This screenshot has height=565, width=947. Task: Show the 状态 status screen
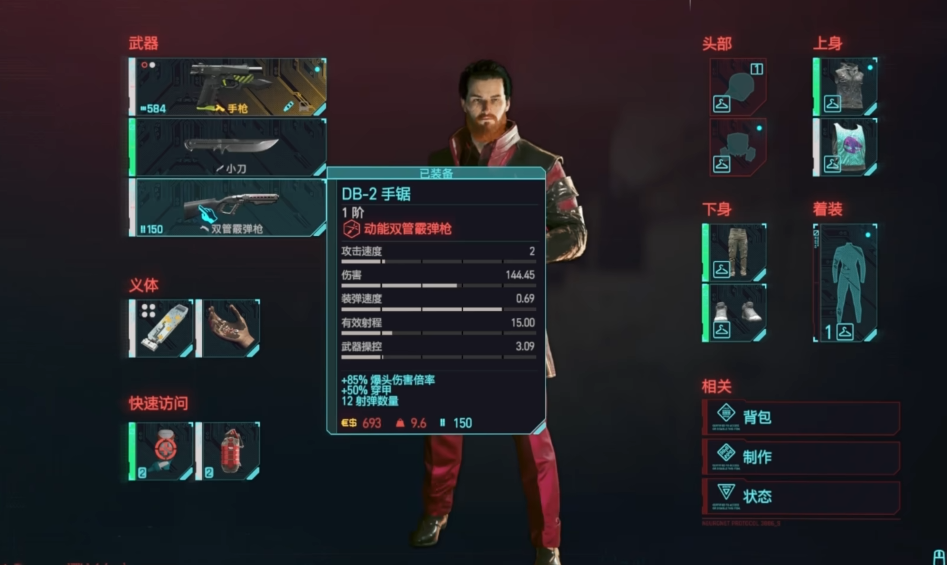[800, 496]
